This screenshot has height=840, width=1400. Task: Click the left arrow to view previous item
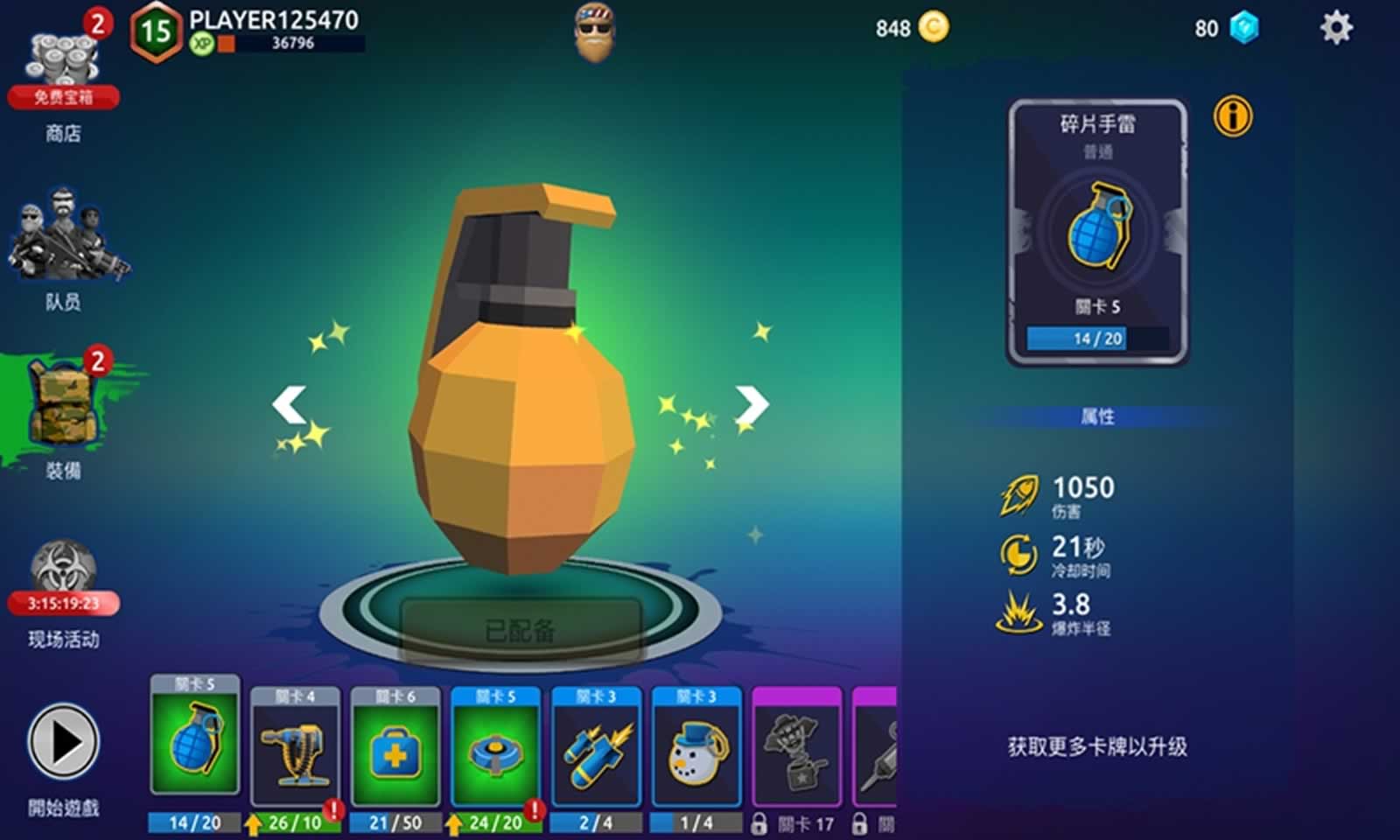pyautogui.click(x=289, y=405)
